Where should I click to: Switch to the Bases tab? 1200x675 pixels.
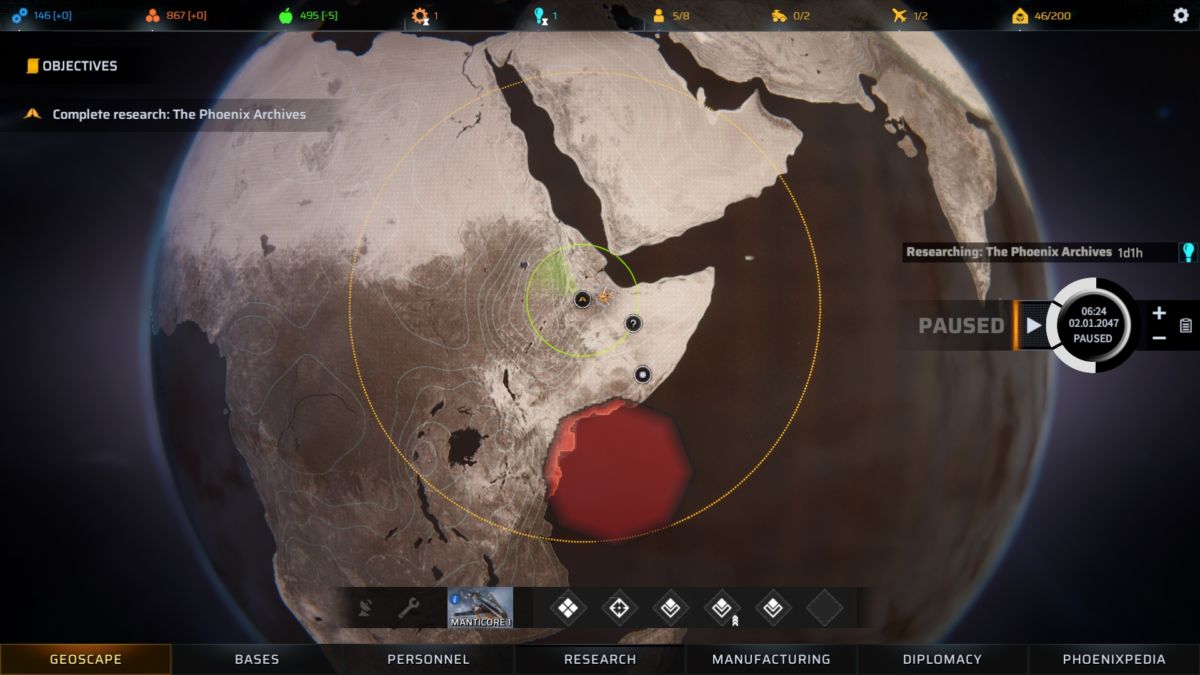pyautogui.click(x=257, y=659)
